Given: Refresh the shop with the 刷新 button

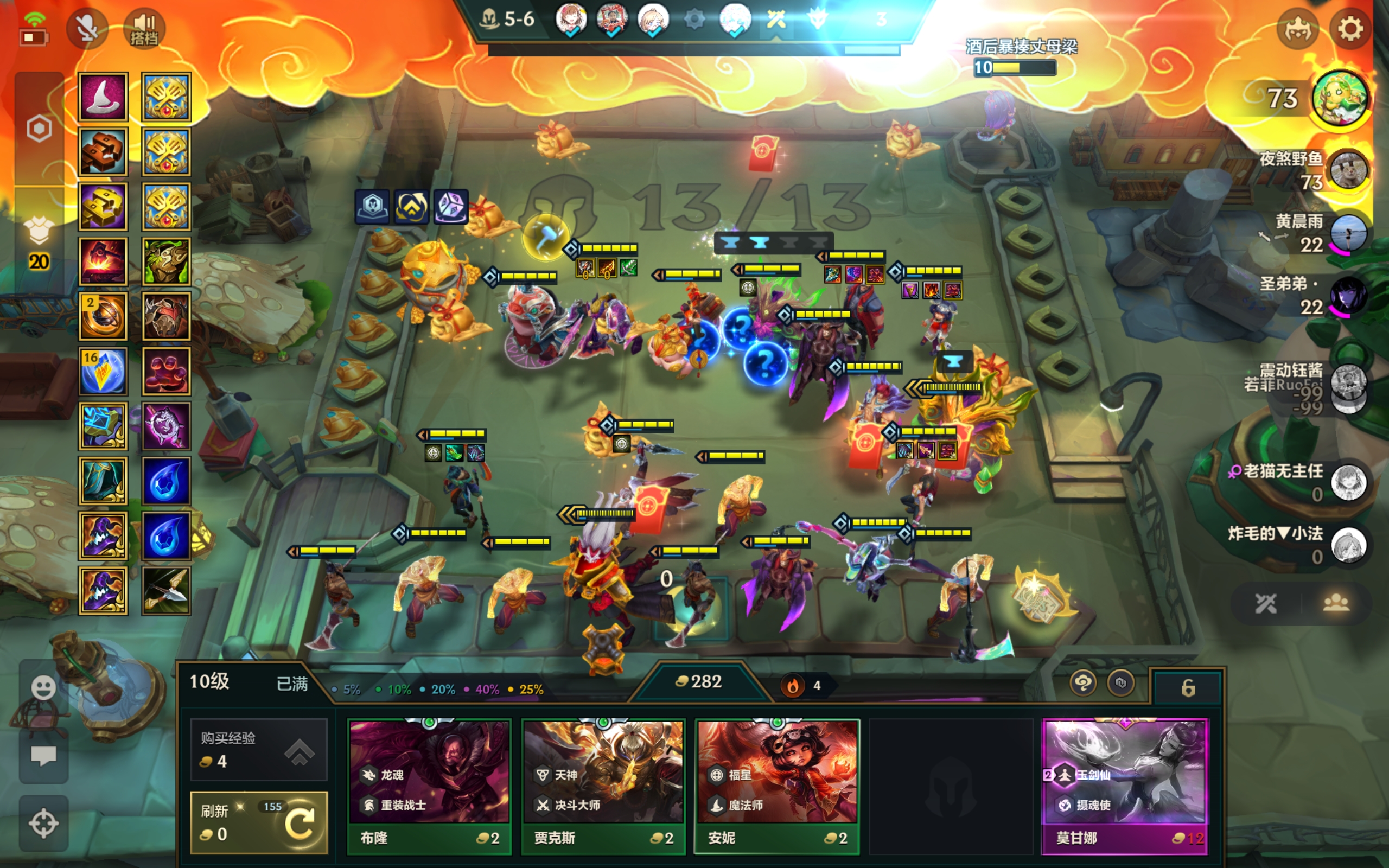Looking at the screenshot, I should point(259,822).
